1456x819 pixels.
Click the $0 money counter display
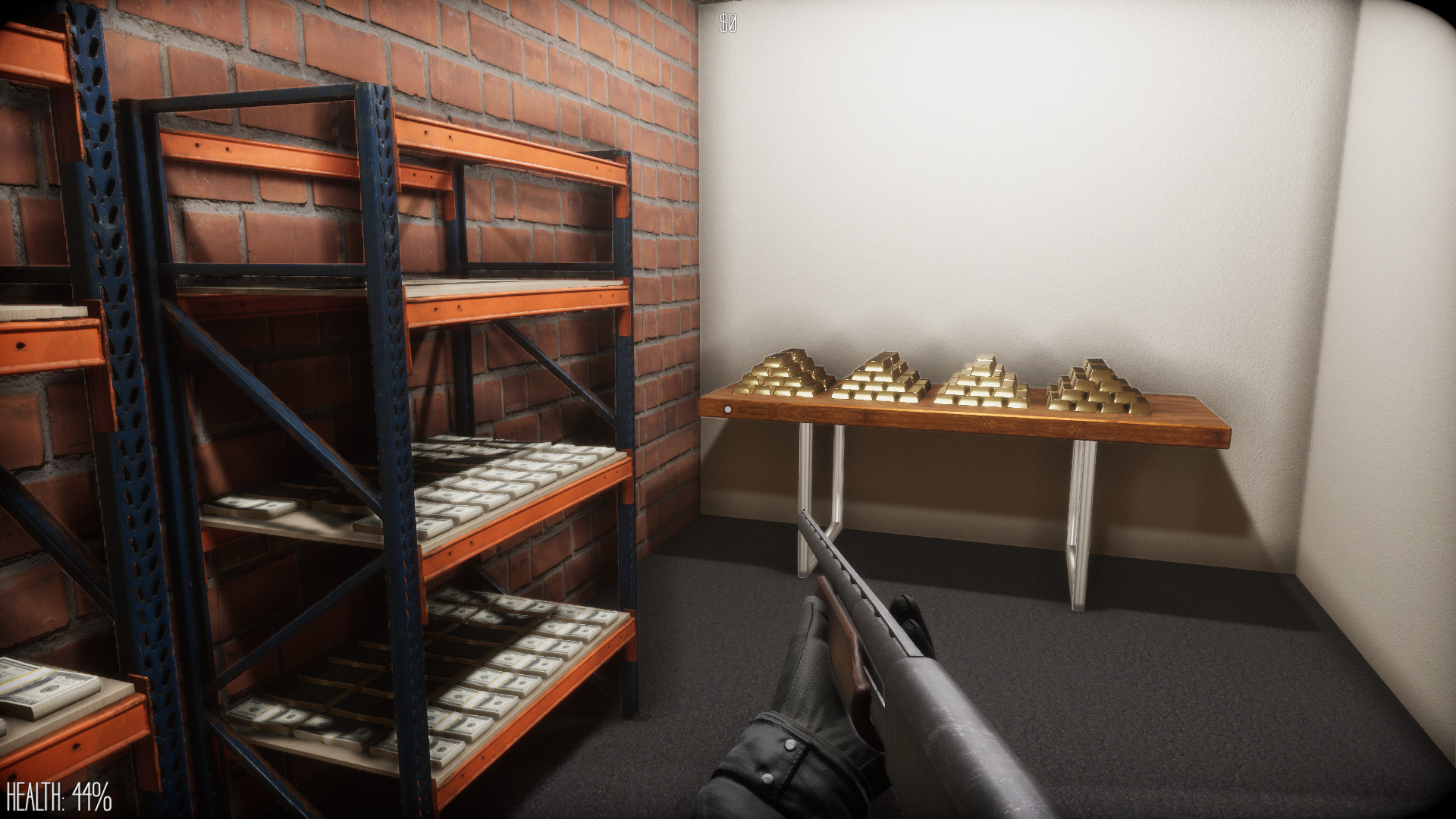click(729, 22)
